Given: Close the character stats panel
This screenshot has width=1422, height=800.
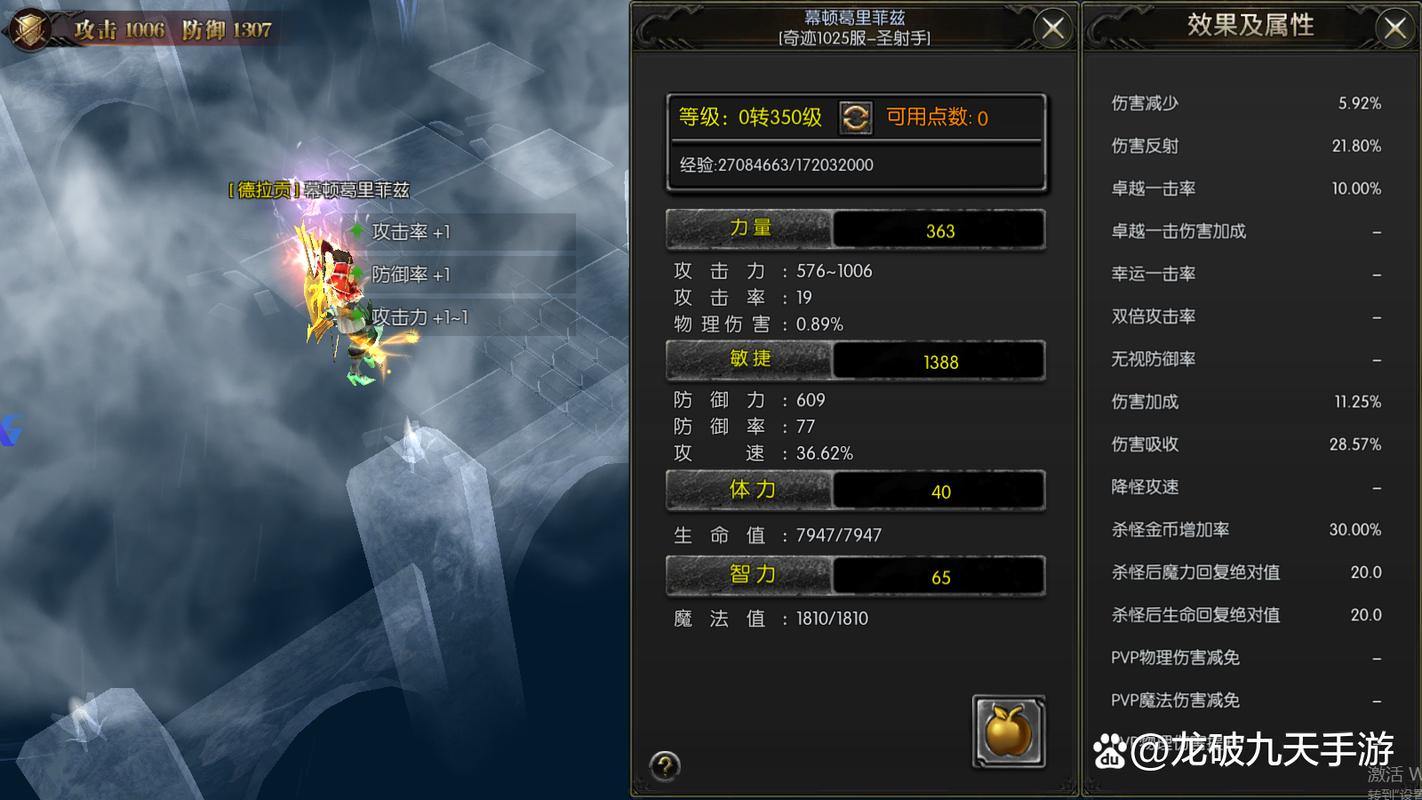Looking at the screenshot, I should [1052, 28].
